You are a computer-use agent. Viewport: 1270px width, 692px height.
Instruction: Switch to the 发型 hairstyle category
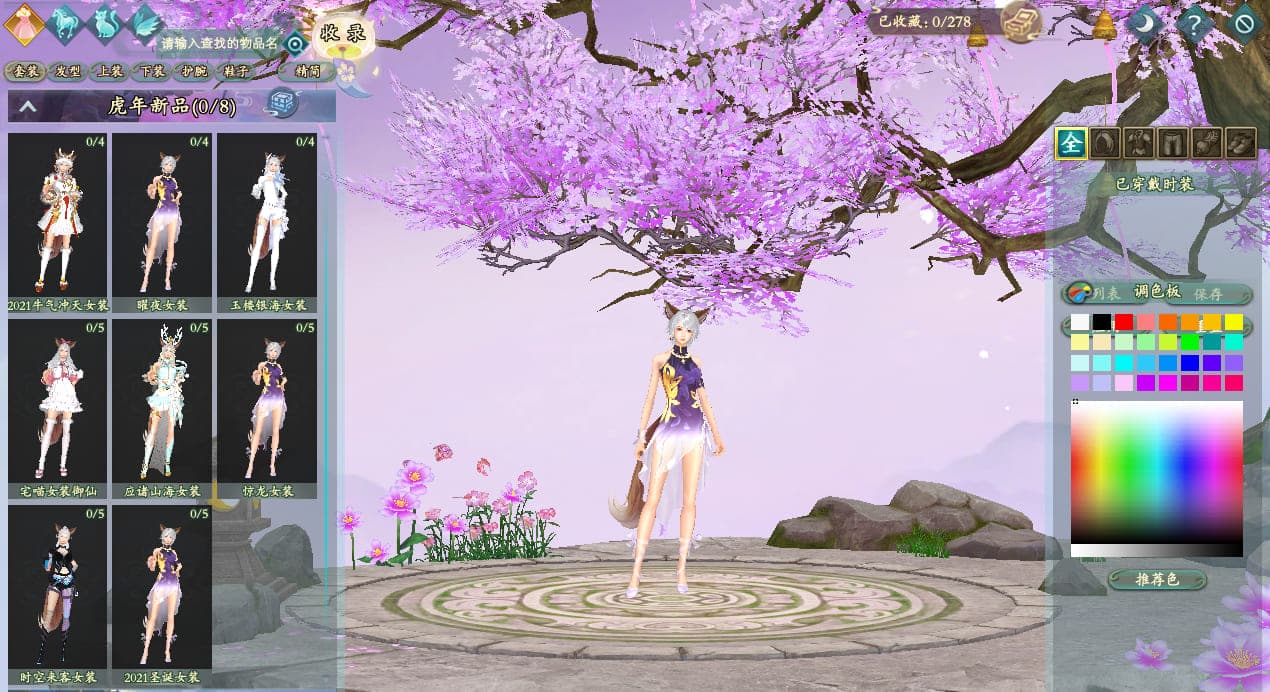pyautogui.click(x=68, y=71)
